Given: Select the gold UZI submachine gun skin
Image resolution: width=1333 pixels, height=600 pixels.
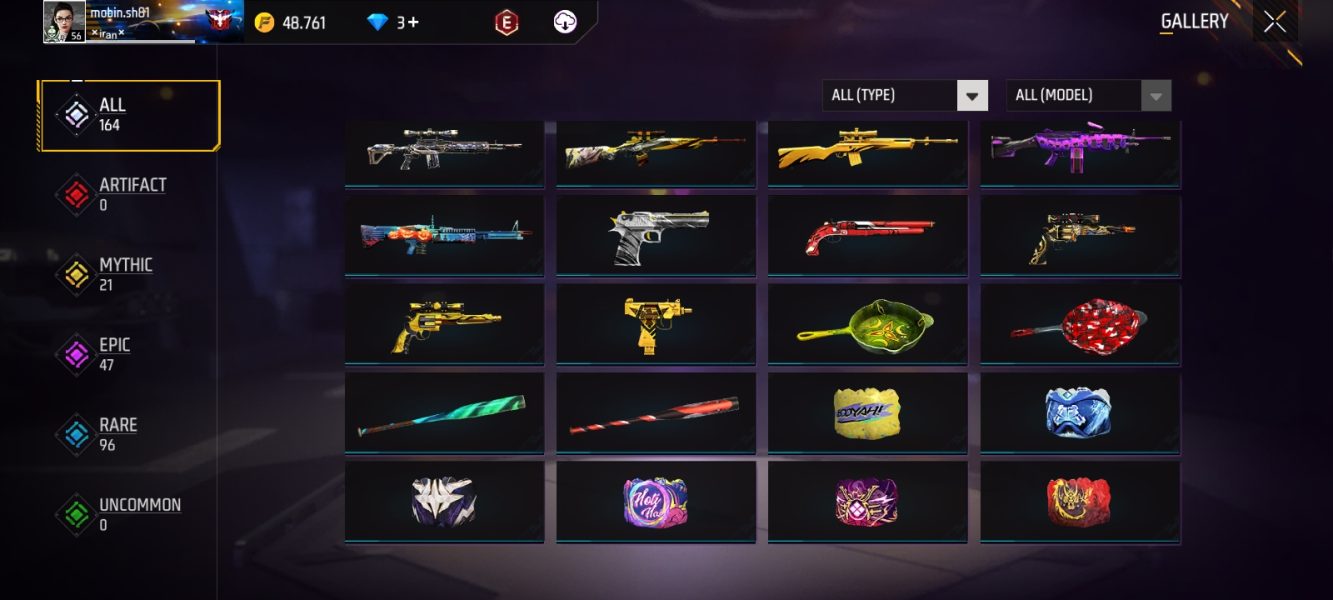Looking at the screenshot, I should coord(656,324).
